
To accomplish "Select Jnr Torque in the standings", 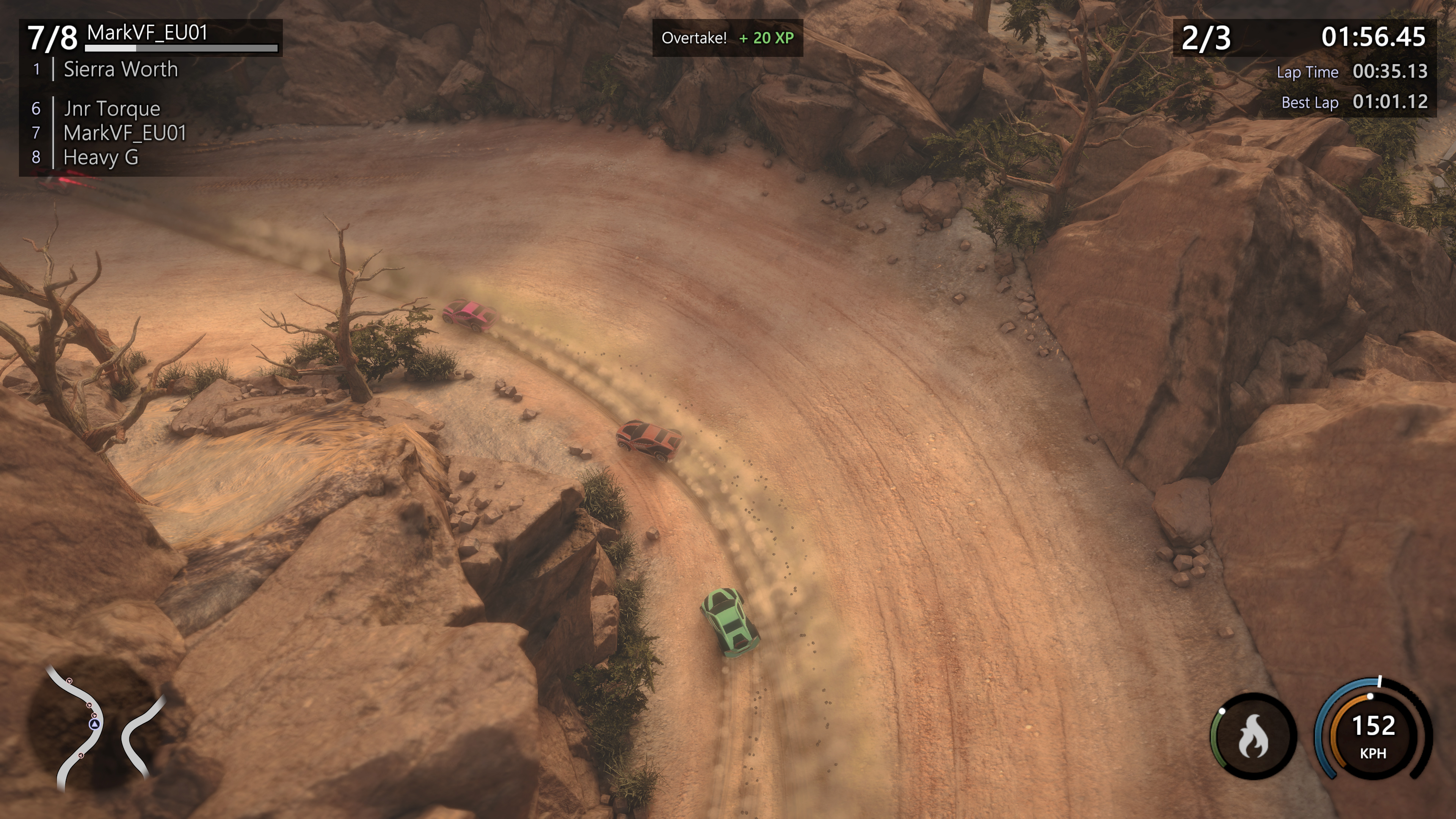I will 111,108.
